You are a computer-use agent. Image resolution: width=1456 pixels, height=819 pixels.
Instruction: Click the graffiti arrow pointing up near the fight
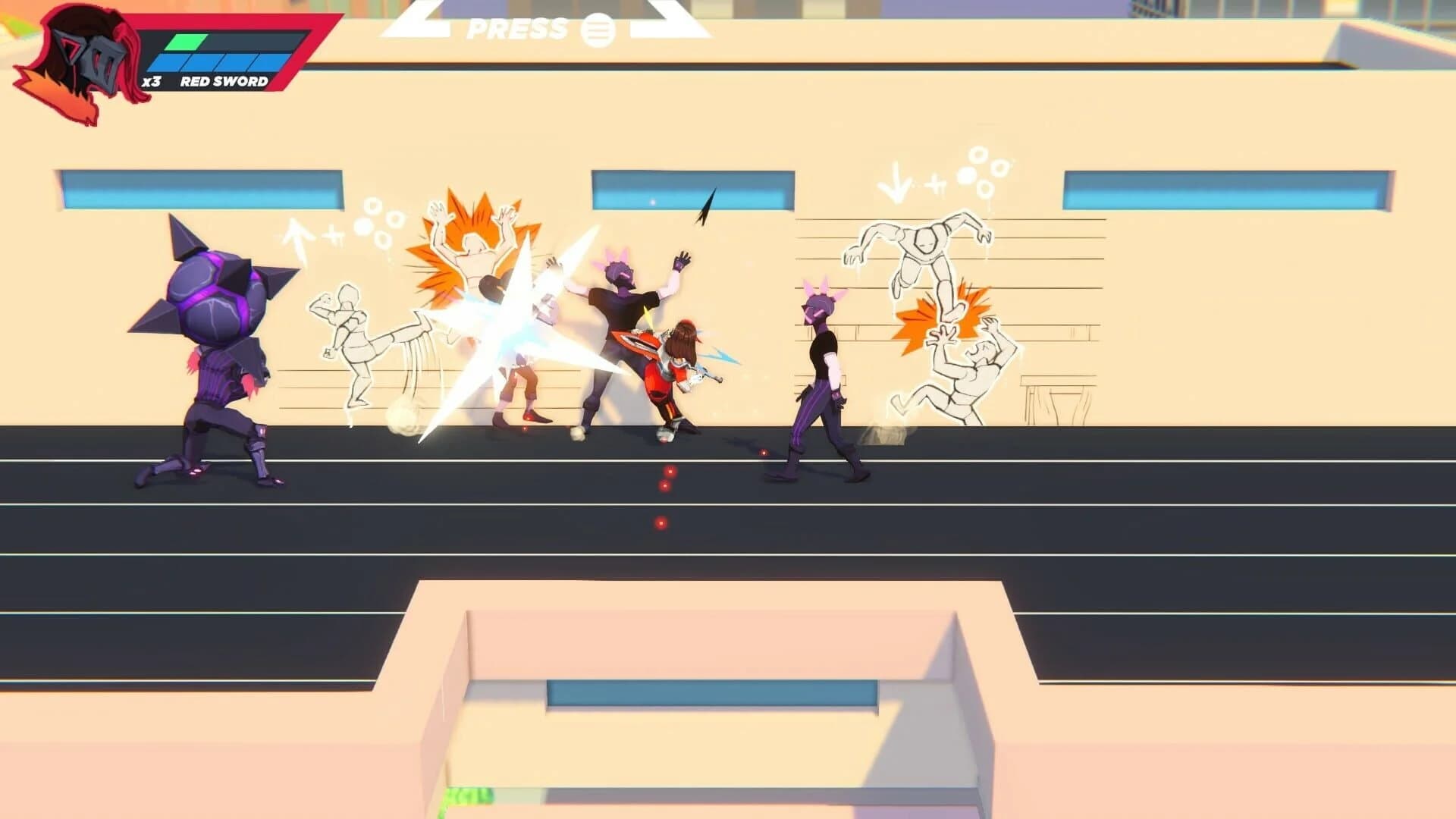pyautogui.click(x=296, y=235)
